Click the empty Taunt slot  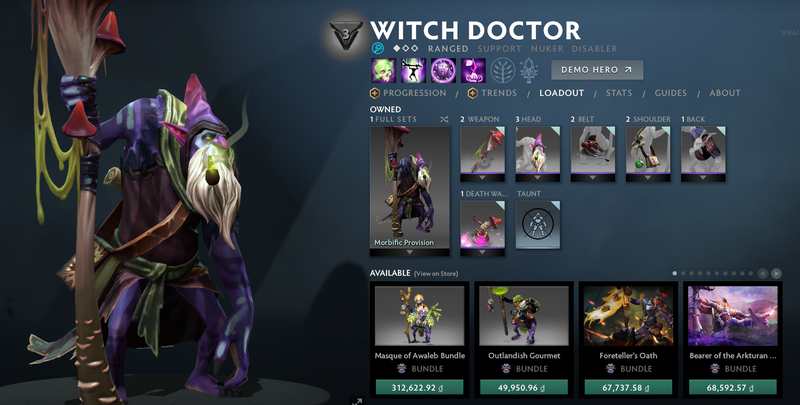click(x=538, y=225)
